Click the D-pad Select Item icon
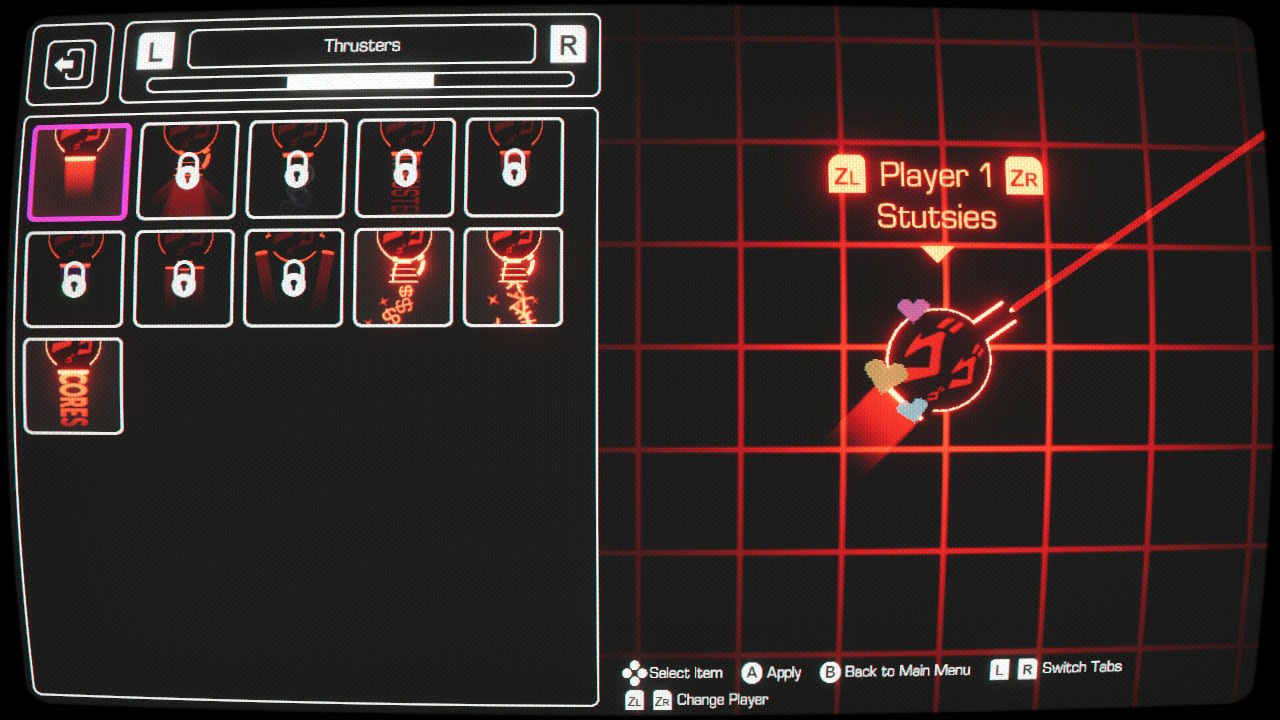 [634, 672]
